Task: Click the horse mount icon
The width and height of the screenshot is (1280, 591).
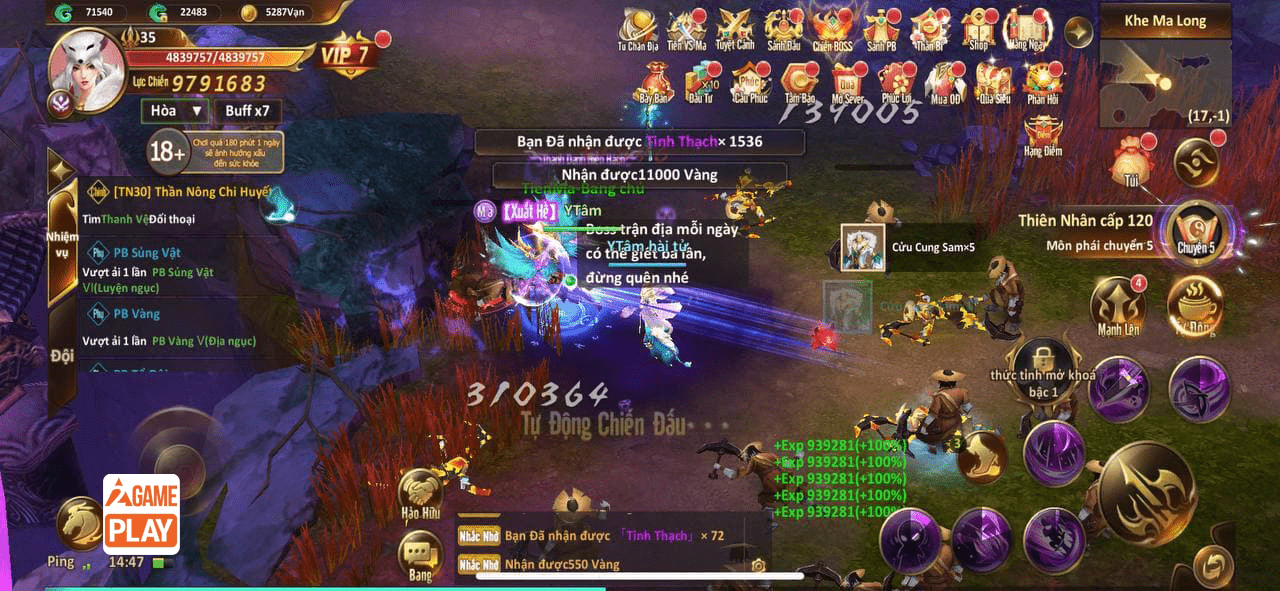Action: (x=77, y=520)
